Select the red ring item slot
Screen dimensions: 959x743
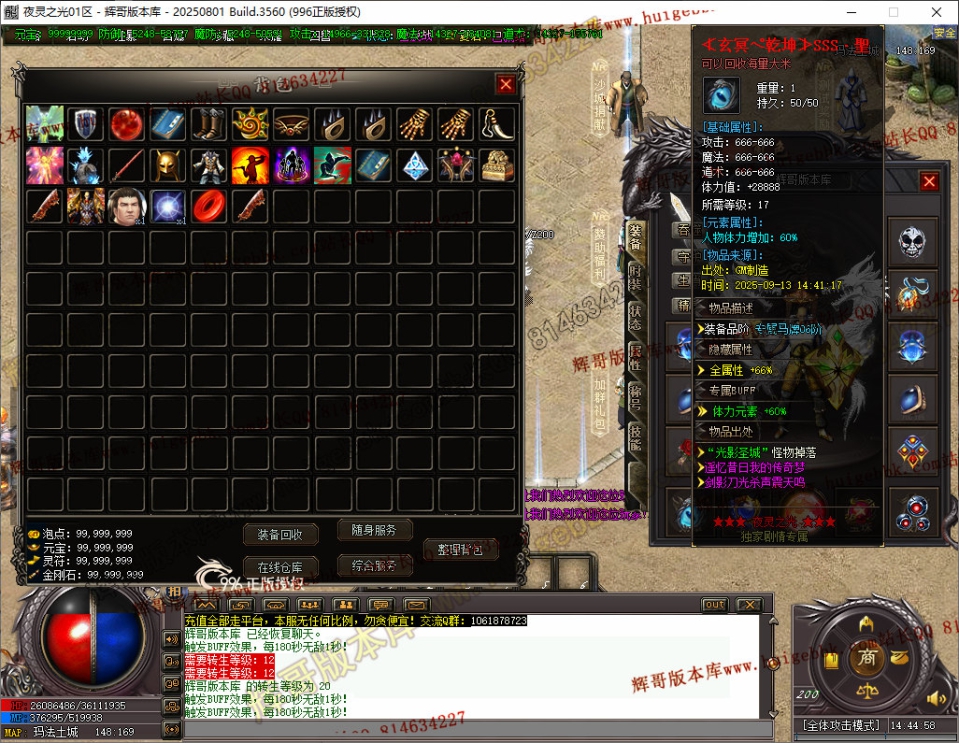coord(209,206)
